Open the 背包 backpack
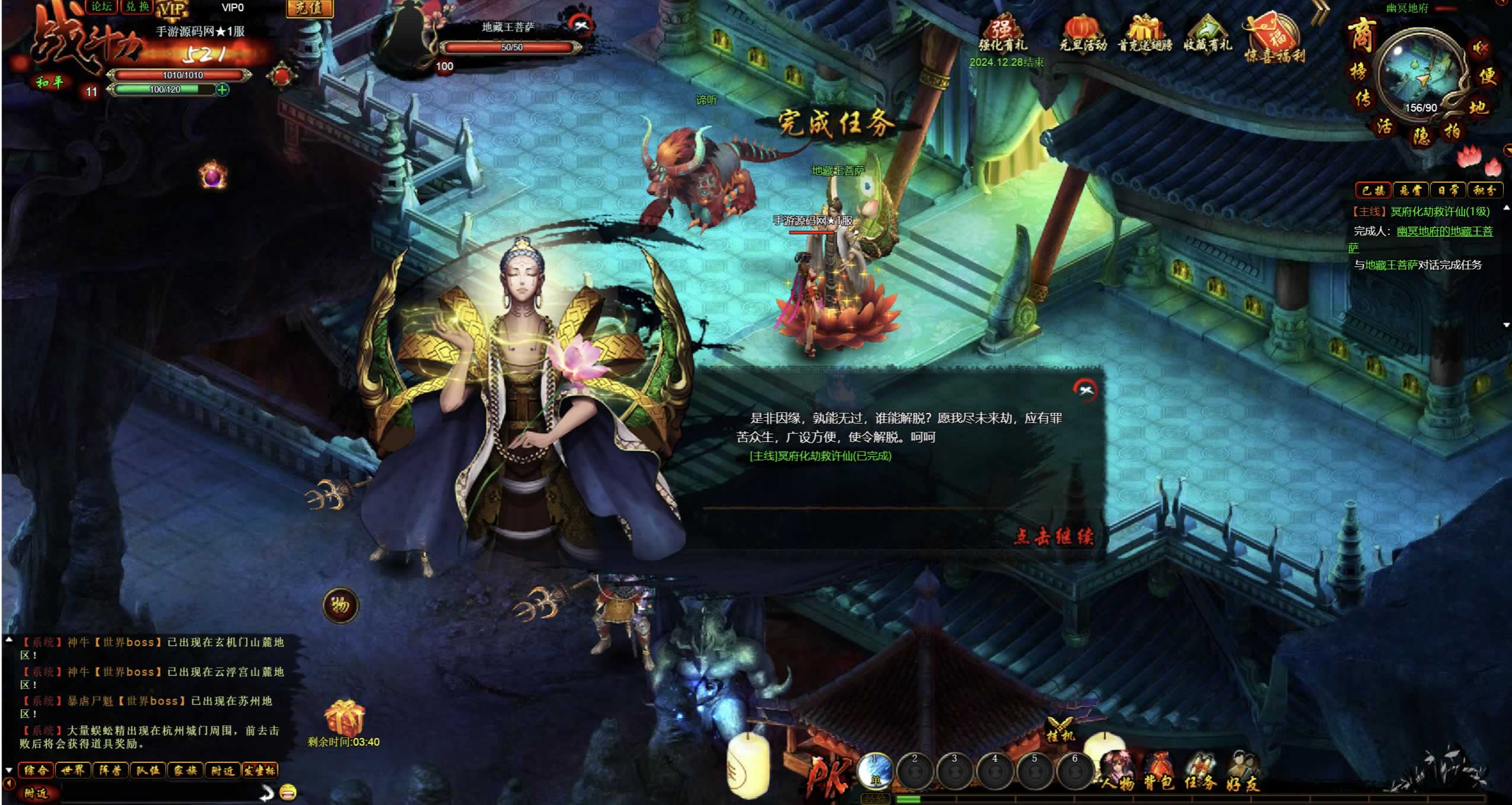Screen dimensions: 1512x805 pos(1158,772)
